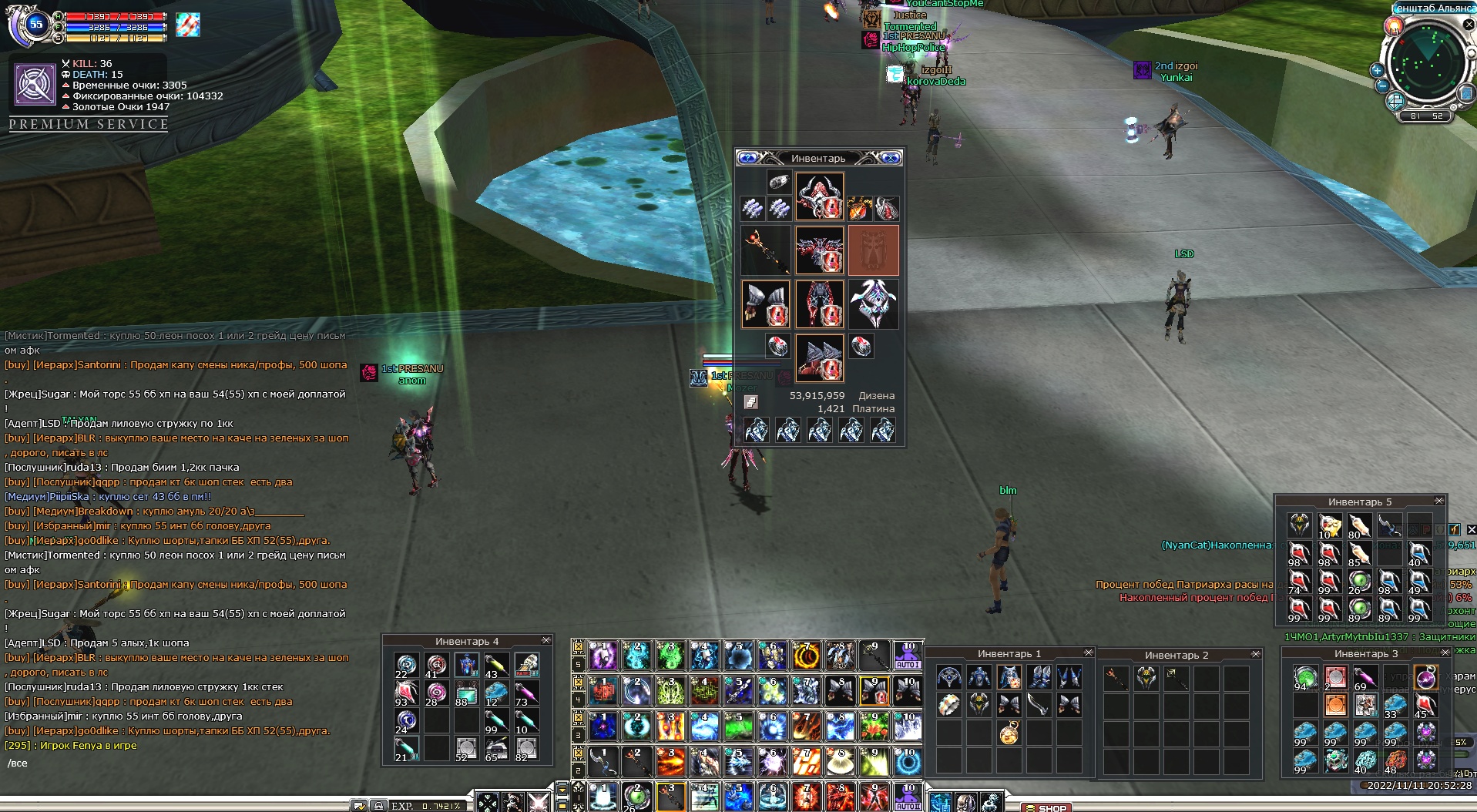The image size is (1477, 812).
Task: Click the equipped helmet slot
Action: tap(819, 196)
